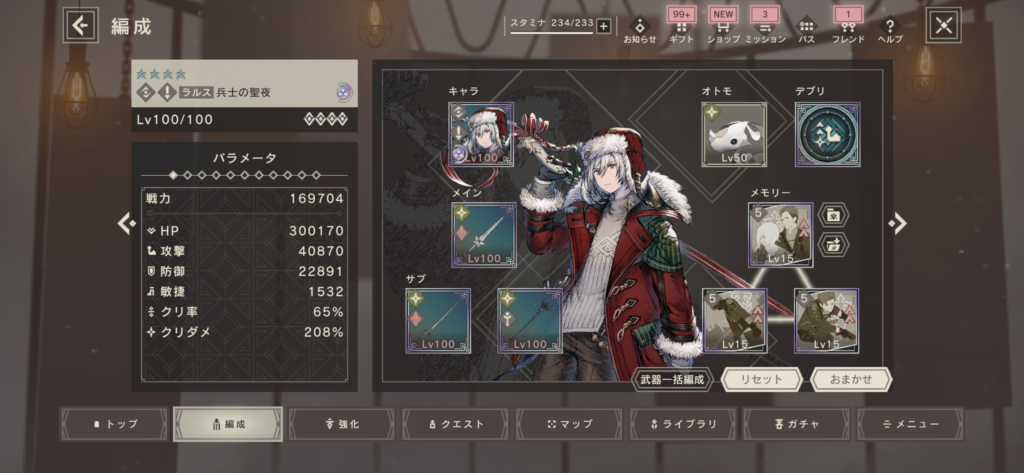Open the ヘルプ help page
This screenshot has width=1024, height=473.
coord(889,29)
